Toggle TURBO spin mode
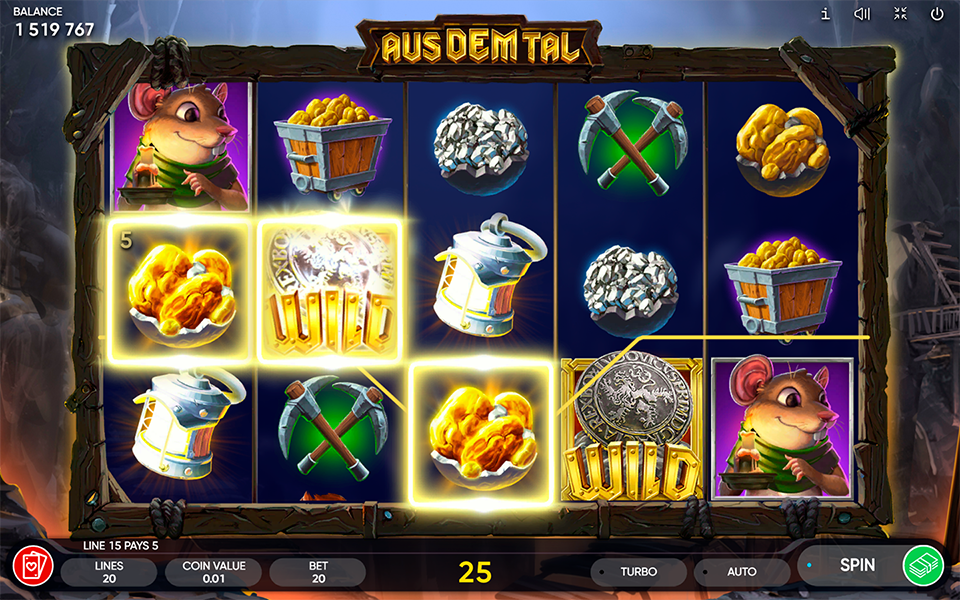This screenshot has width=960, height=600. (638, 572)
